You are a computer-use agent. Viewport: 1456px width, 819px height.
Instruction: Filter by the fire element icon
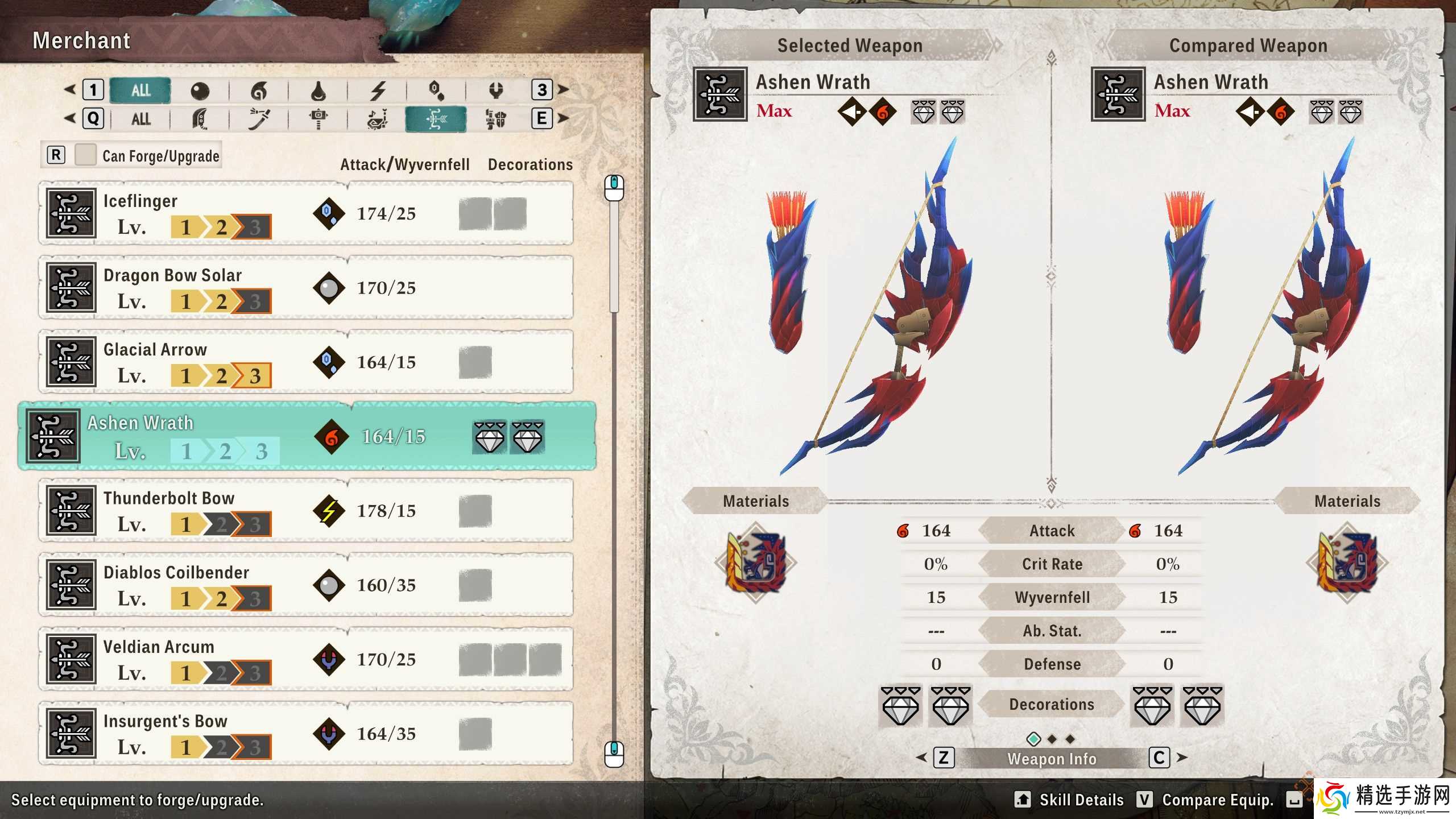tap(259, 90)
